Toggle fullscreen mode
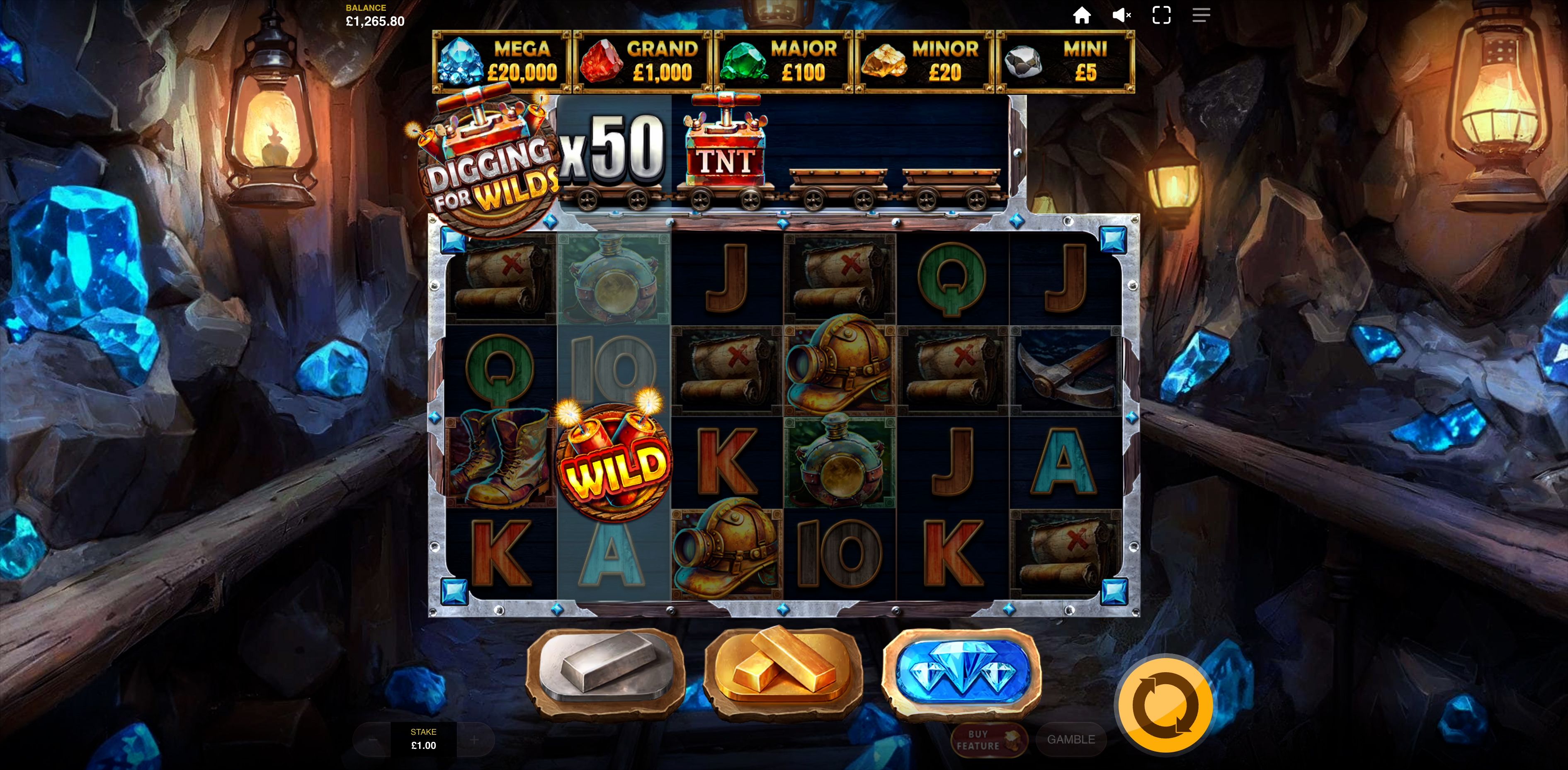 pyautogui.click(x=1161, y=15)
